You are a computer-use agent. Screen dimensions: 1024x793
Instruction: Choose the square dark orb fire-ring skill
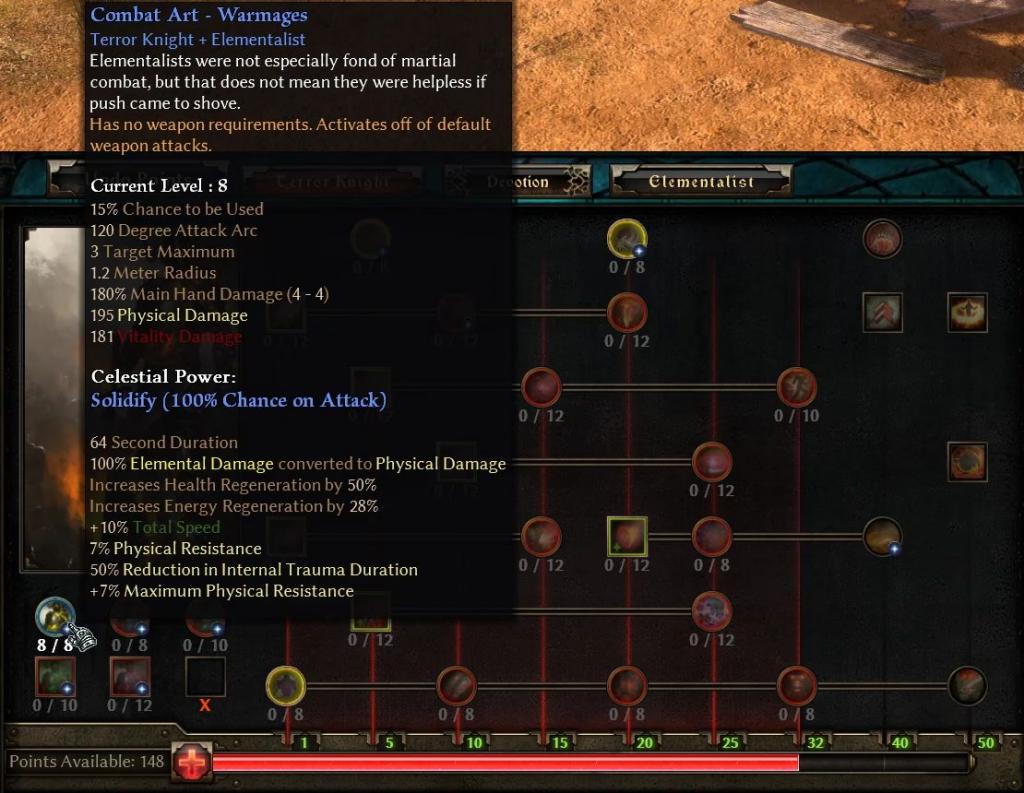pyautogui.click(x=967, y=461)
